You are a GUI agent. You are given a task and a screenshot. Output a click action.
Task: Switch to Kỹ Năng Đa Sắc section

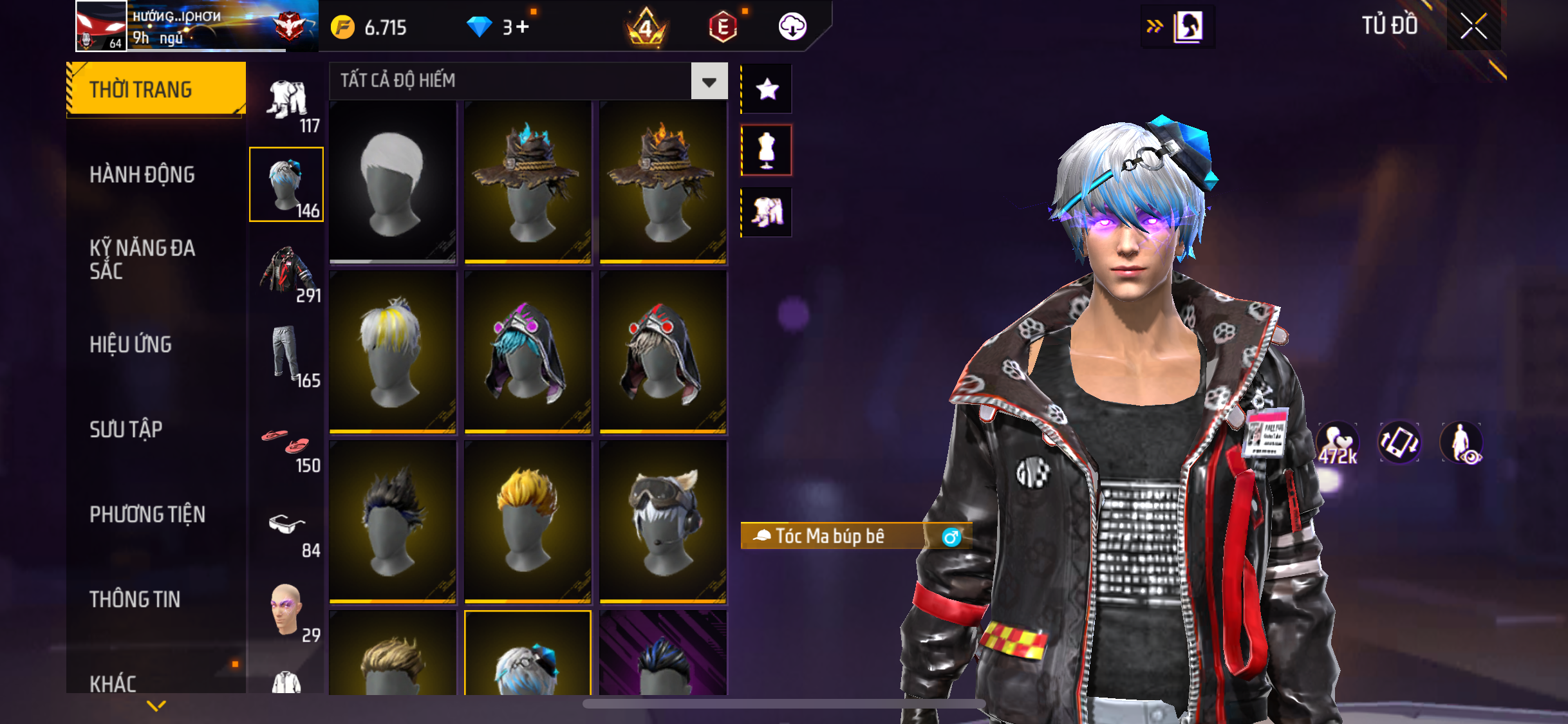coord(142,259)
